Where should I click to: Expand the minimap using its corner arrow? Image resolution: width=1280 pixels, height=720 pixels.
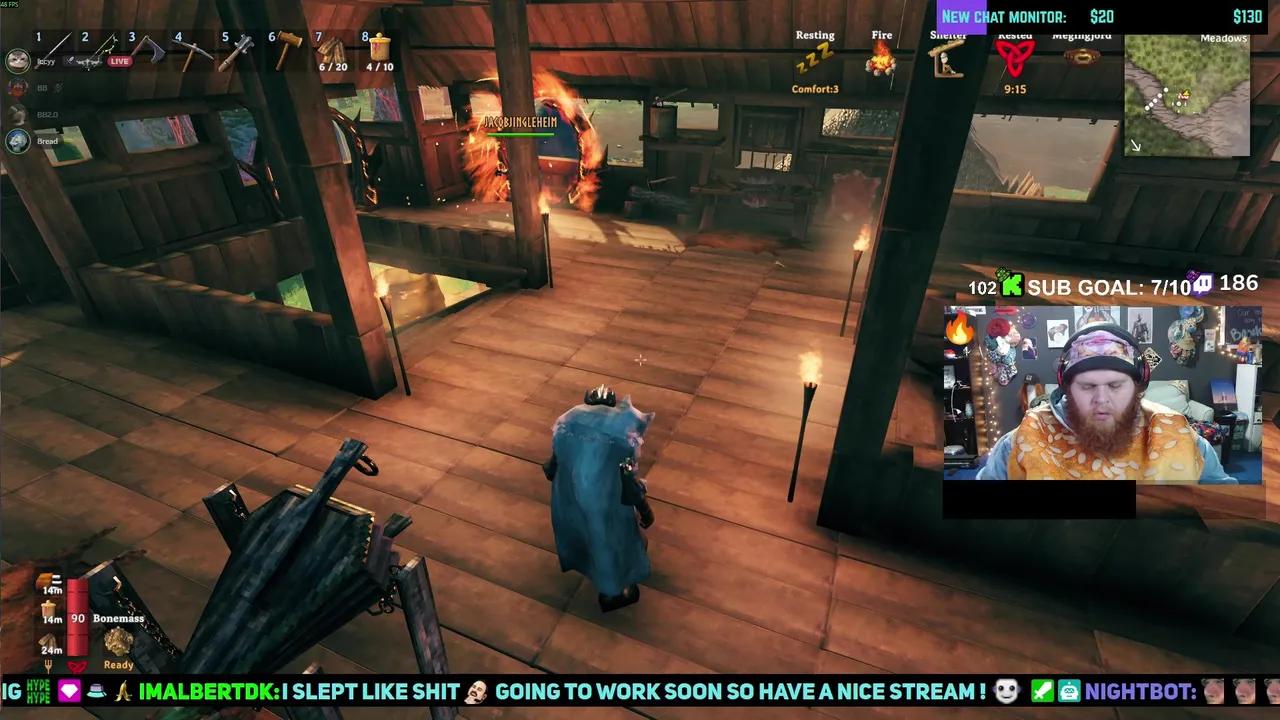[1137, 146]
